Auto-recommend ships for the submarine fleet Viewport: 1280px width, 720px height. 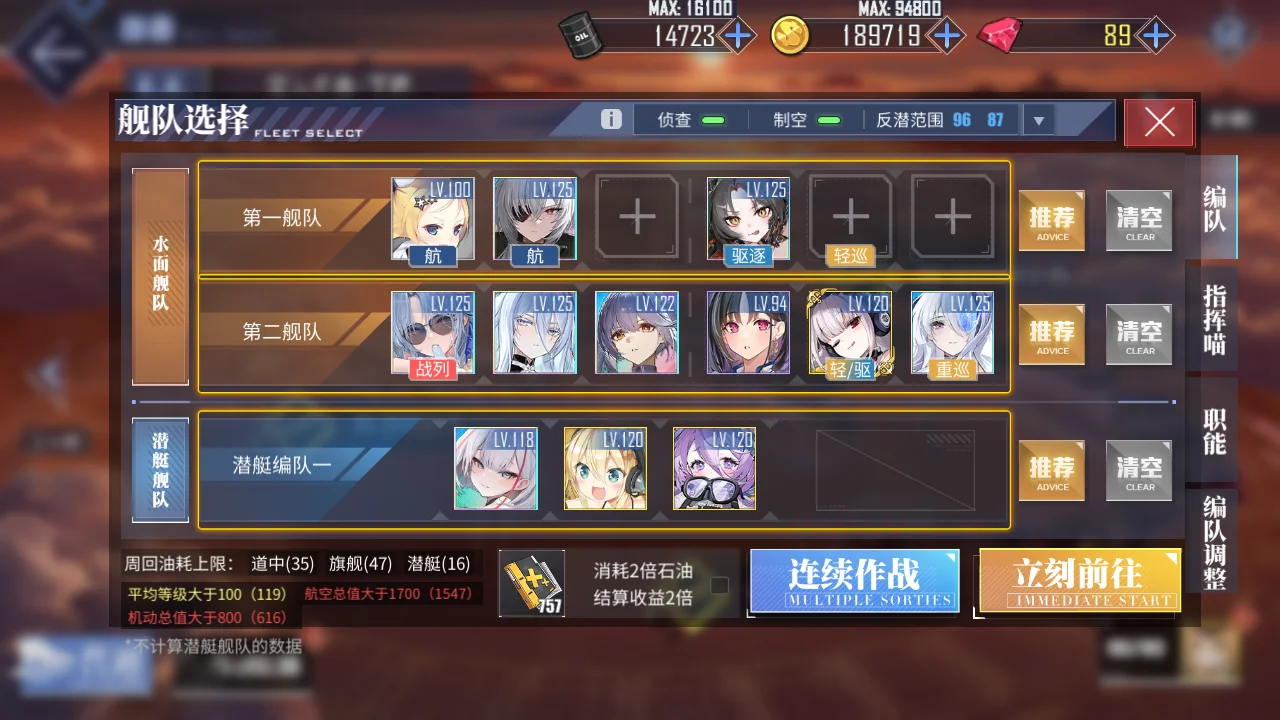[1052, 470]
